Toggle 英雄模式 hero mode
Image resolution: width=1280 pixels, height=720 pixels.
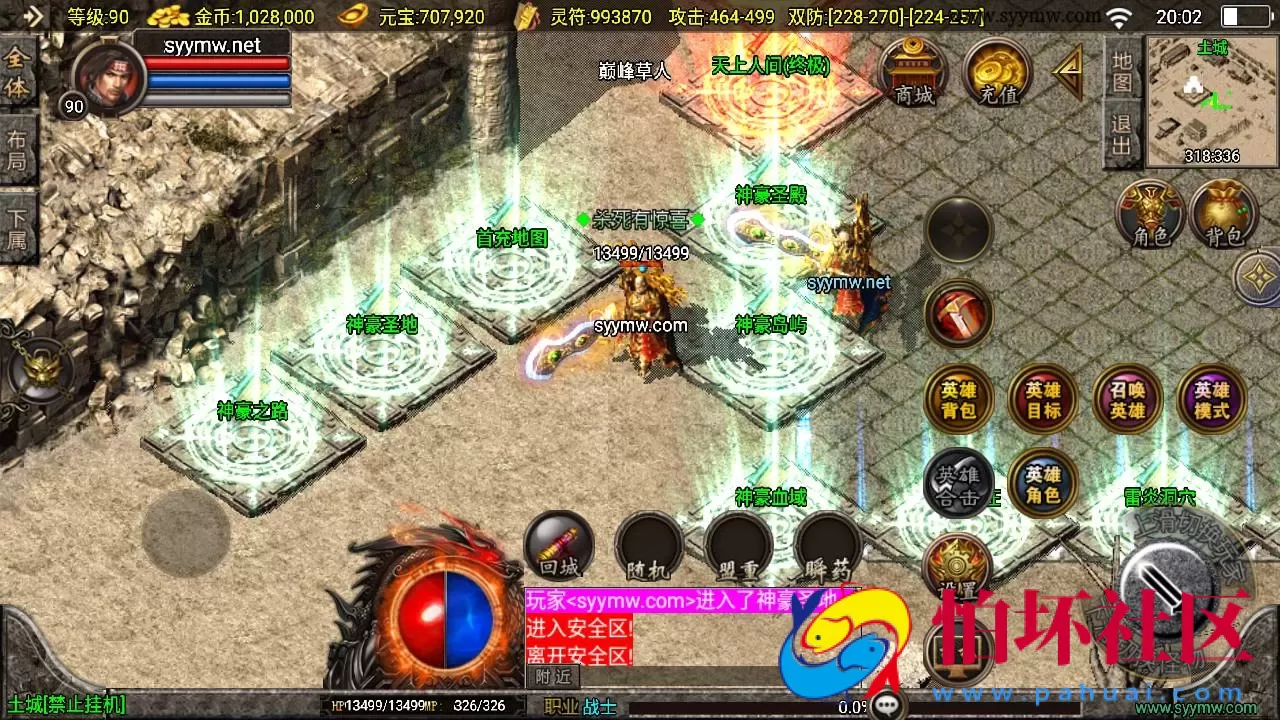(x=1210, y=400)
